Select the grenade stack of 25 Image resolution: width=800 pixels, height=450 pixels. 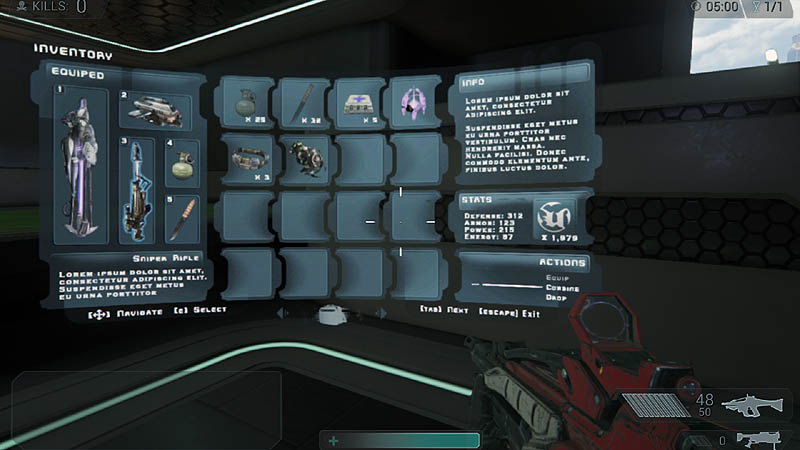tap(246, 102)
